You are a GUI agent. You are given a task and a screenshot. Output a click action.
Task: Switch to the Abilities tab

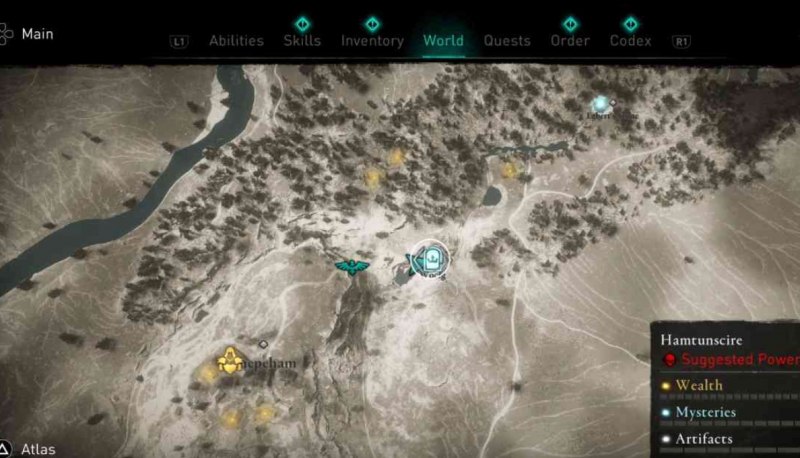[236, 41]
